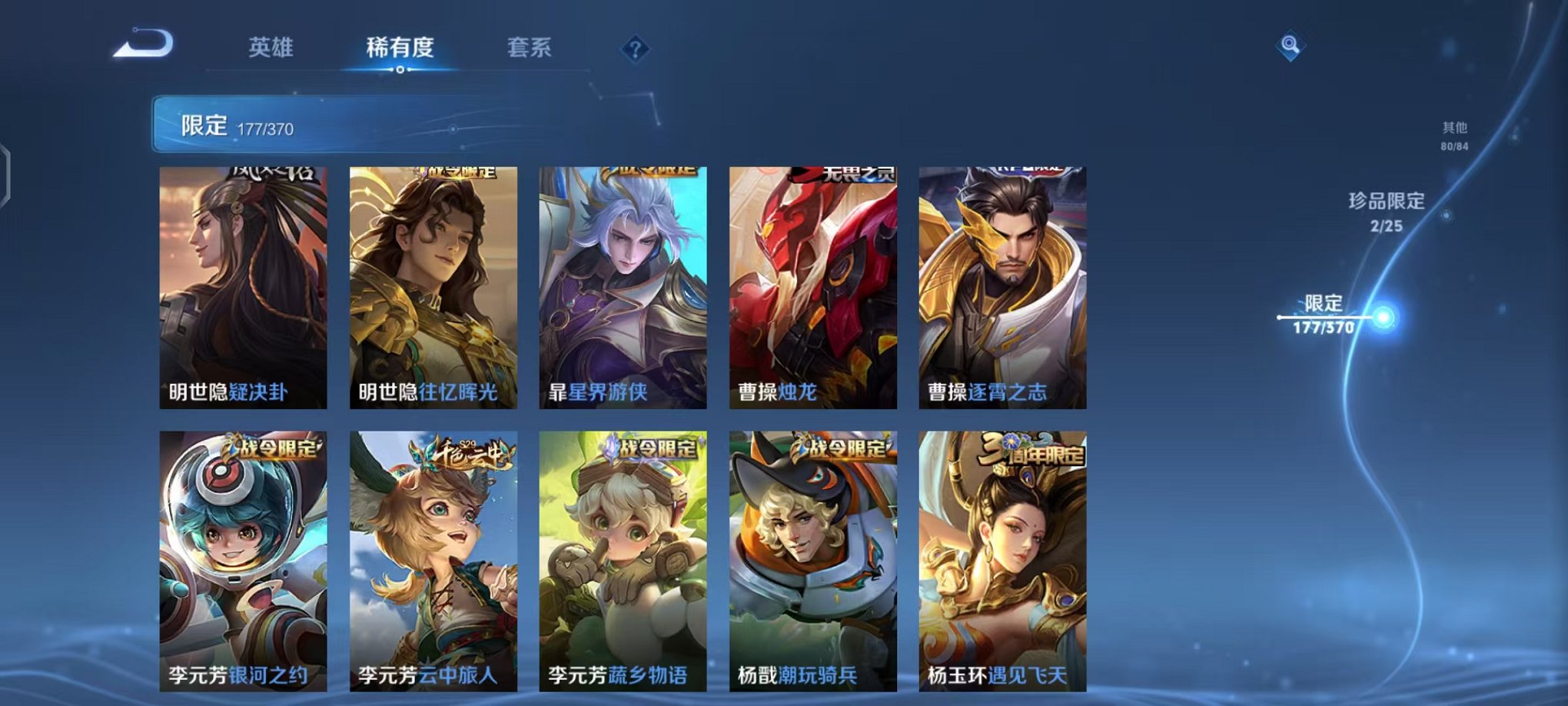The width and height of the screenshot is (1568, 706).
Task: Reselect the 稀有度 tab
Action: [400, 48]
